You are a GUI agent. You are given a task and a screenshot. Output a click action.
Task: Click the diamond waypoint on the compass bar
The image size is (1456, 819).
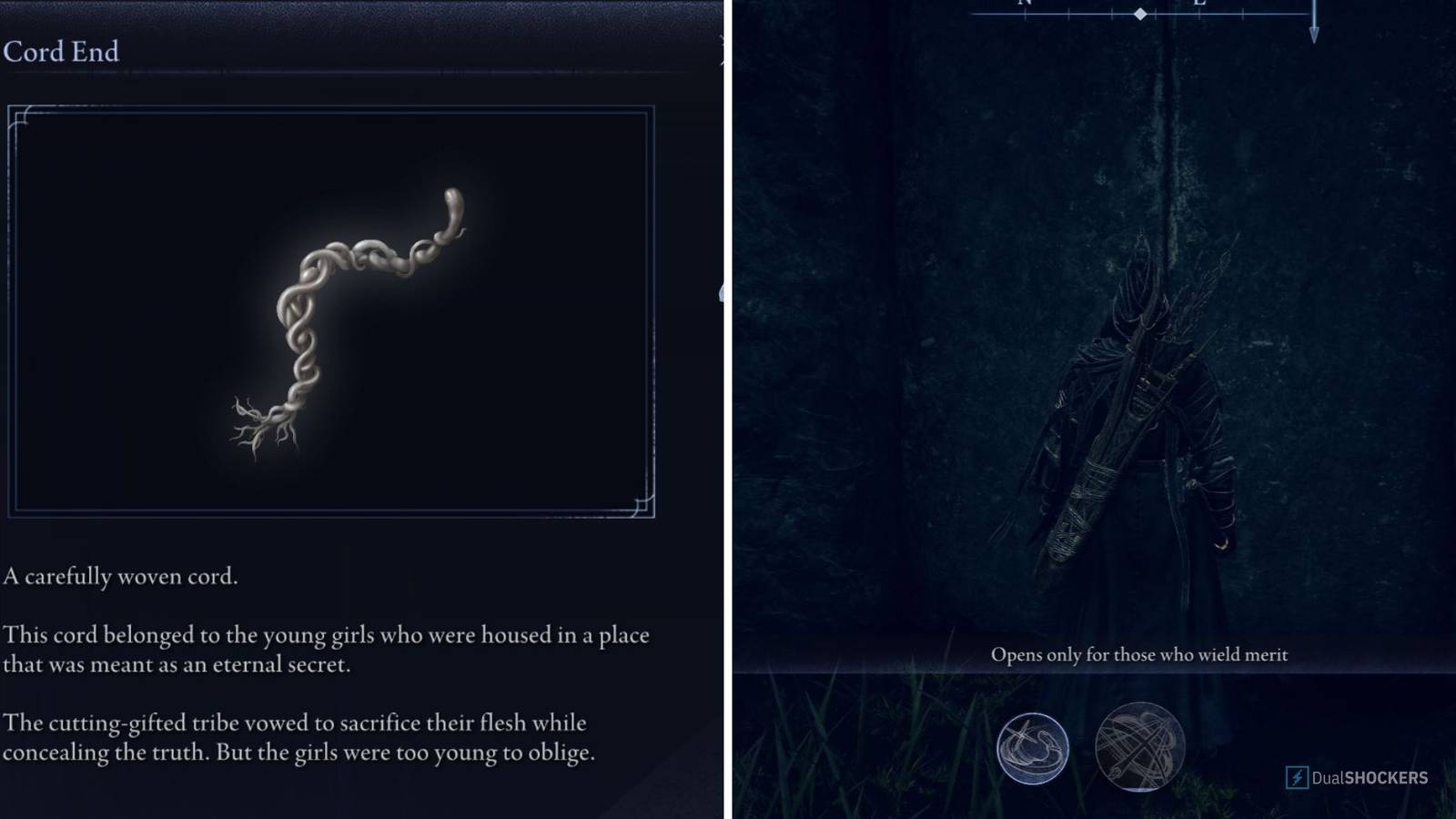click(x=1140, y=15)
